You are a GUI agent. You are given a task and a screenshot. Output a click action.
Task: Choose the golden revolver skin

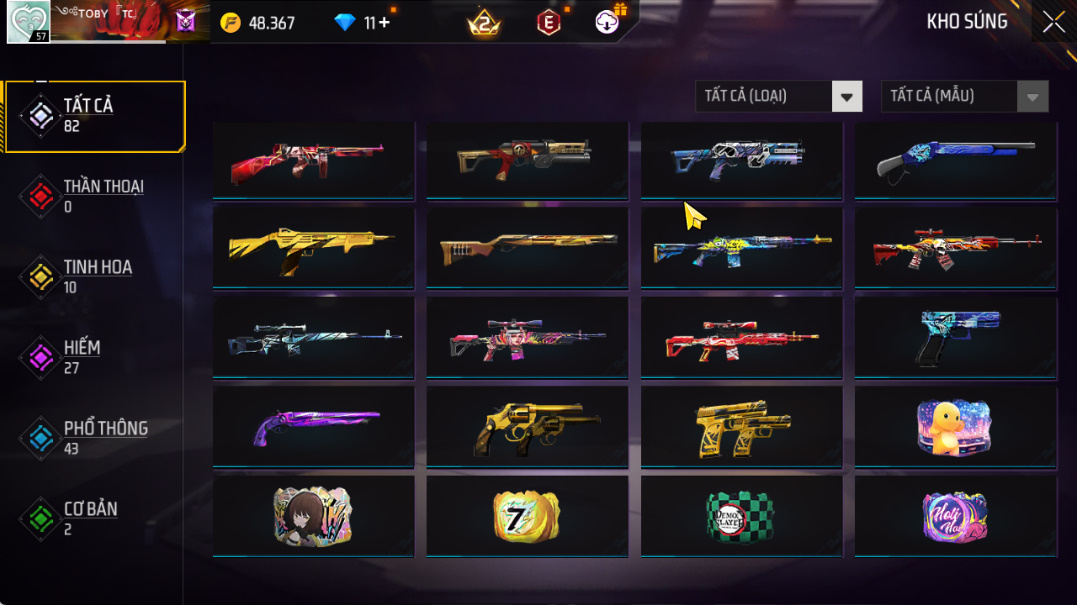[527, 427]
